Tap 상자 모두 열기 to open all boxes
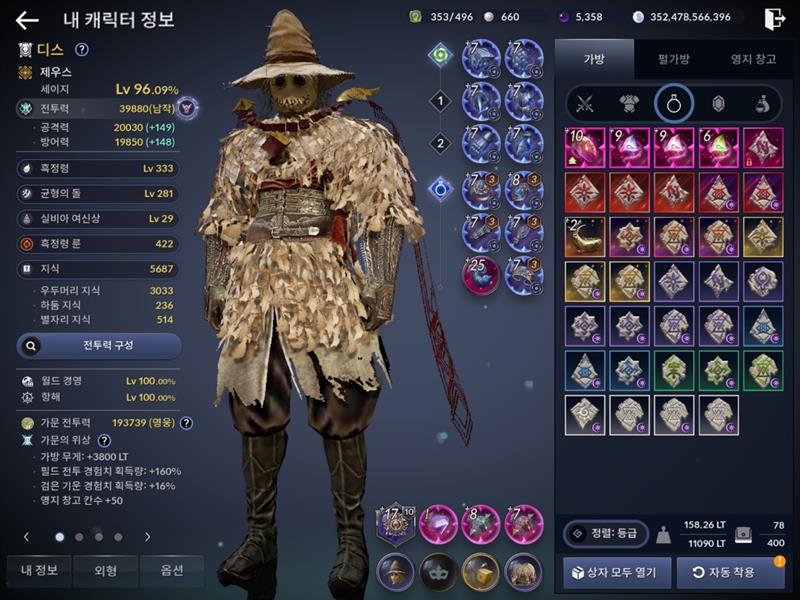The image size is (800, 600). 614,572
